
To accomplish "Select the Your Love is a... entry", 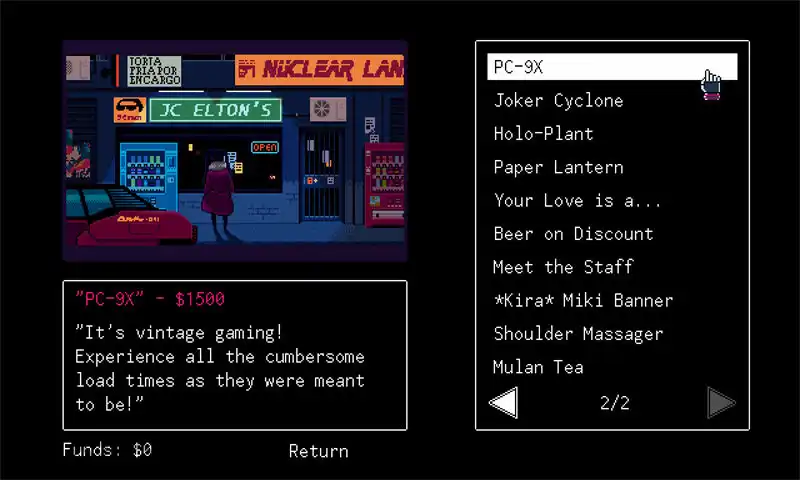I will pos(577,200).
